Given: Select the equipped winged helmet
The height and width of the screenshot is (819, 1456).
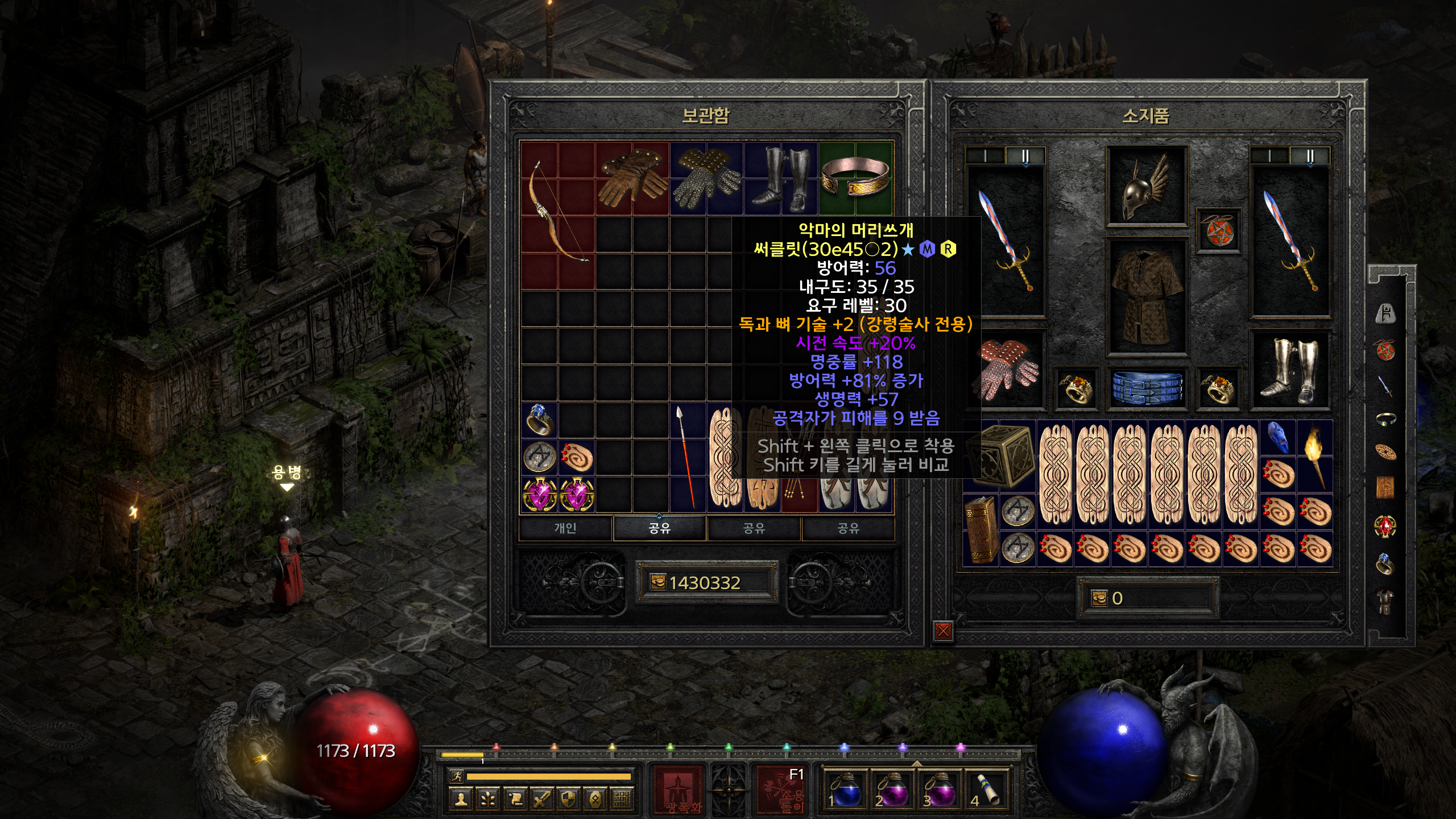Looking at the screenshot, I should tap(1145, 186).
